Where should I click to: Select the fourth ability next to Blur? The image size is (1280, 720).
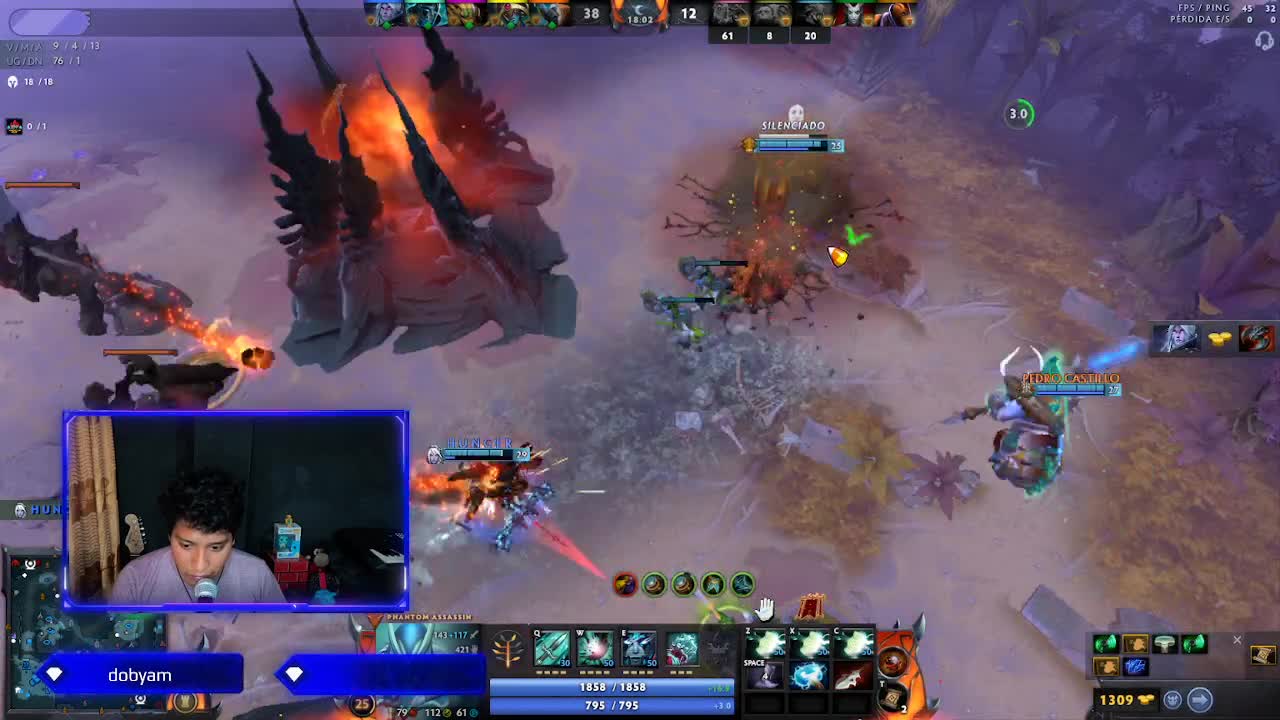pyautogui.click(x=683, y=649)
